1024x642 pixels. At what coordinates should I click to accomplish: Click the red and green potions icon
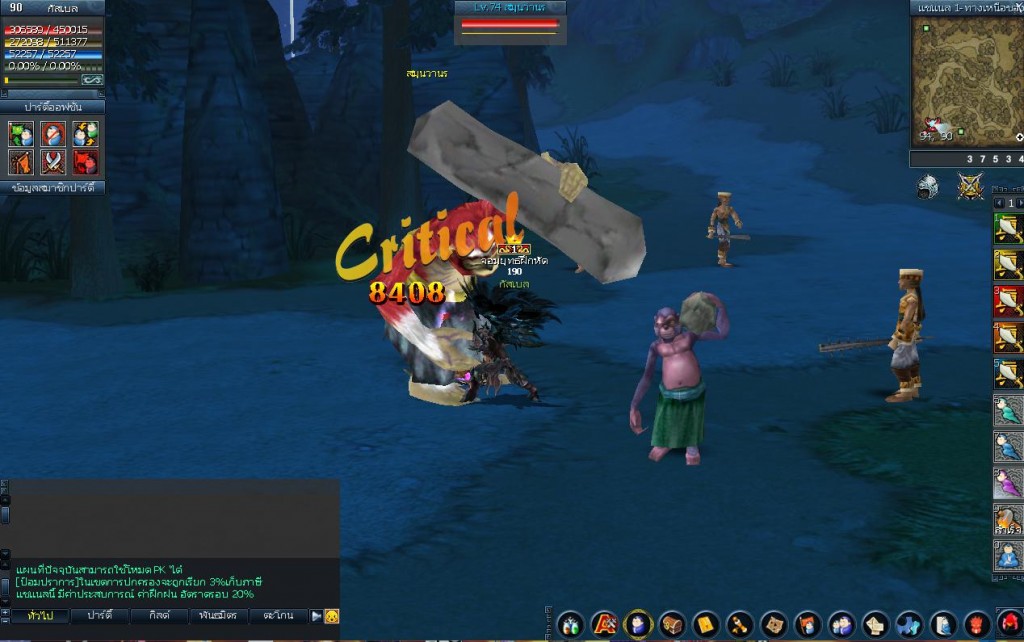[570, 625]
